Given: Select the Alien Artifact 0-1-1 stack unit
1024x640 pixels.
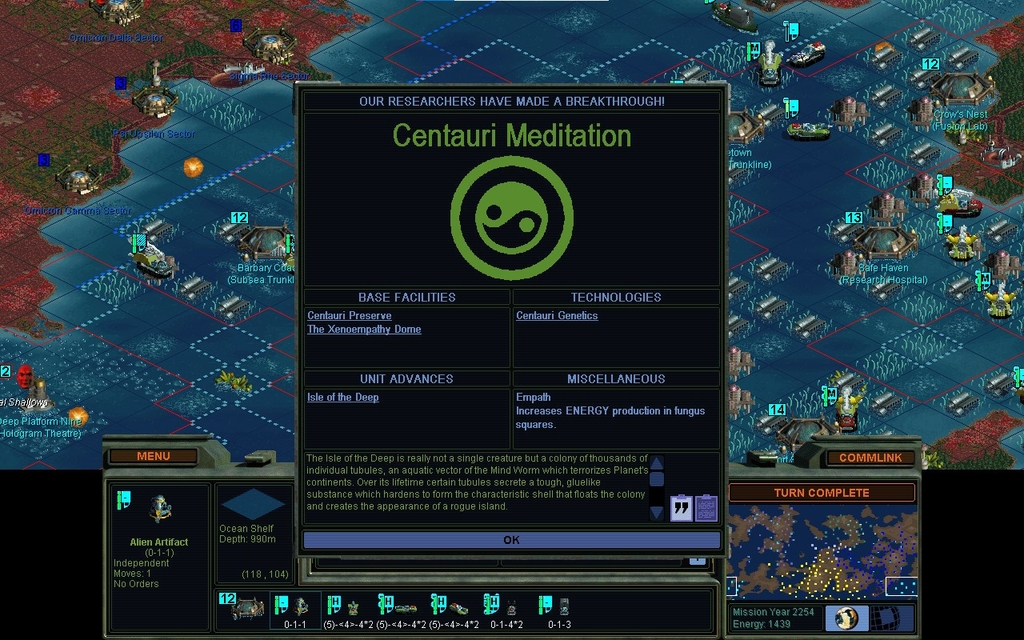Looking at the screenshot, I should coord(296,609).
